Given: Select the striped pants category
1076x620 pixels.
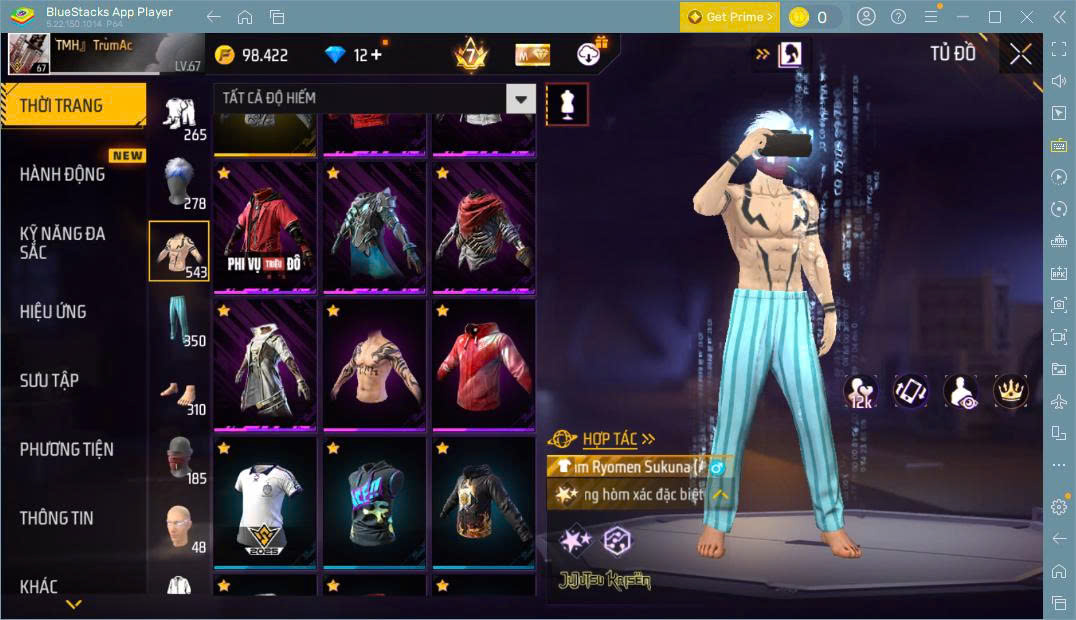Looking at the screenshot, I should (179, 320).
